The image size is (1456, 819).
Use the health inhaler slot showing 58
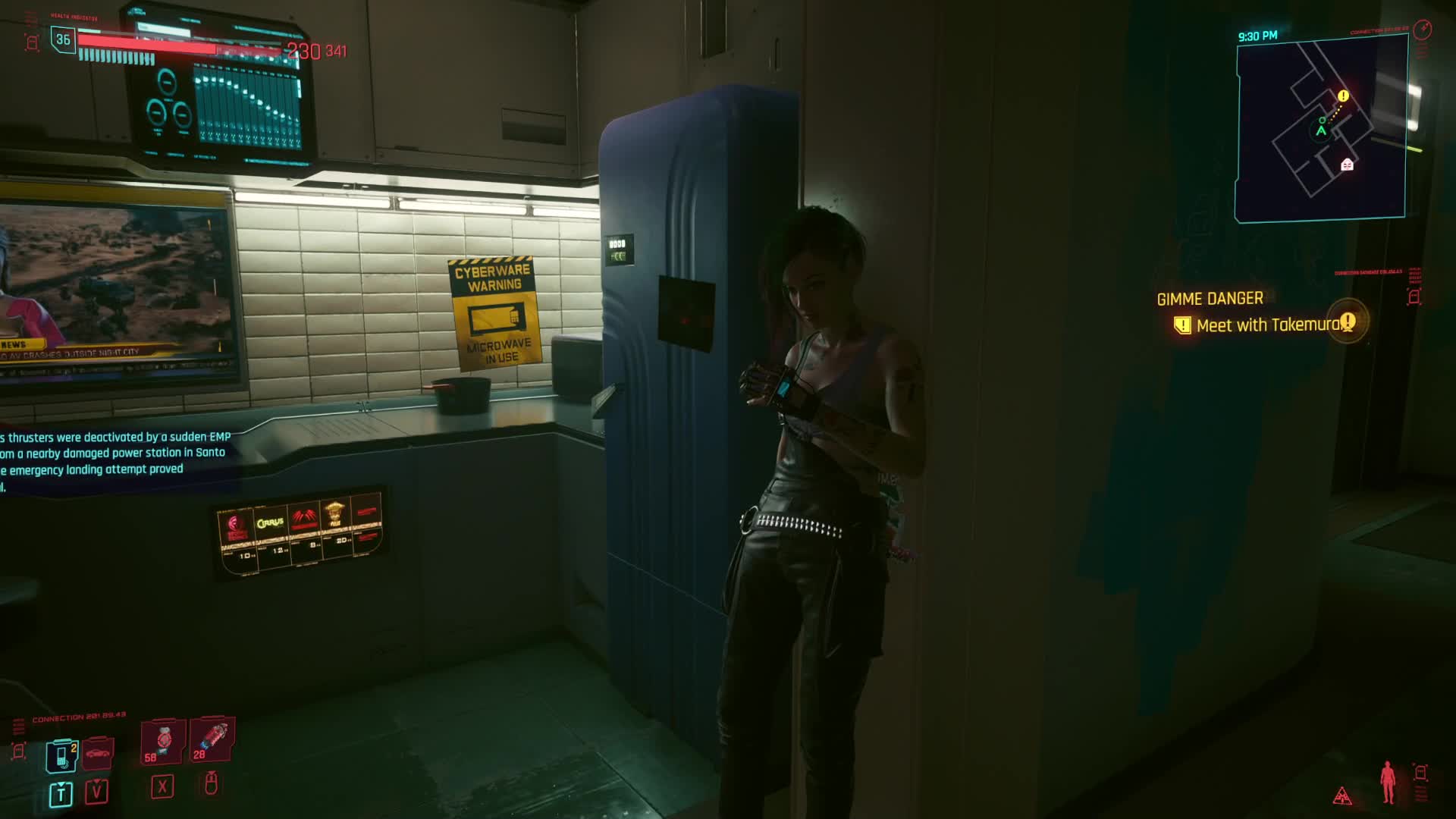(162, 741)
